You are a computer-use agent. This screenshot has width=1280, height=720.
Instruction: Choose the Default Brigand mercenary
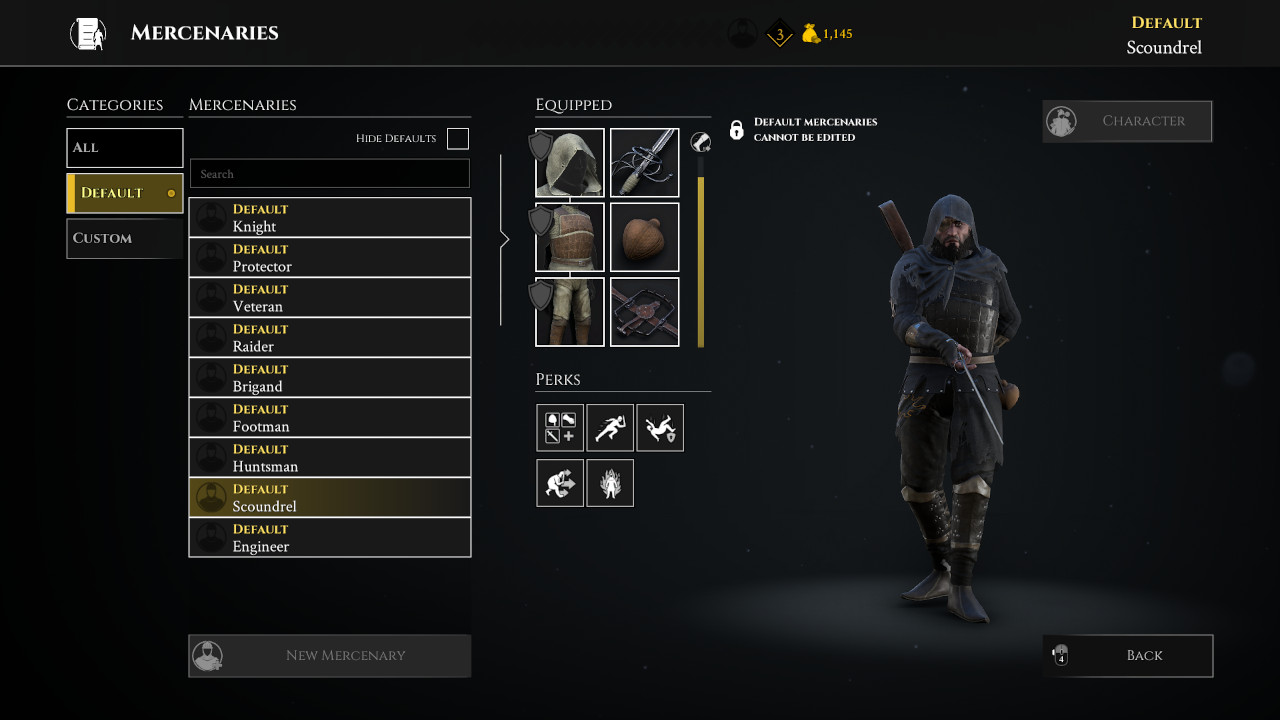[x=330, y=378]
